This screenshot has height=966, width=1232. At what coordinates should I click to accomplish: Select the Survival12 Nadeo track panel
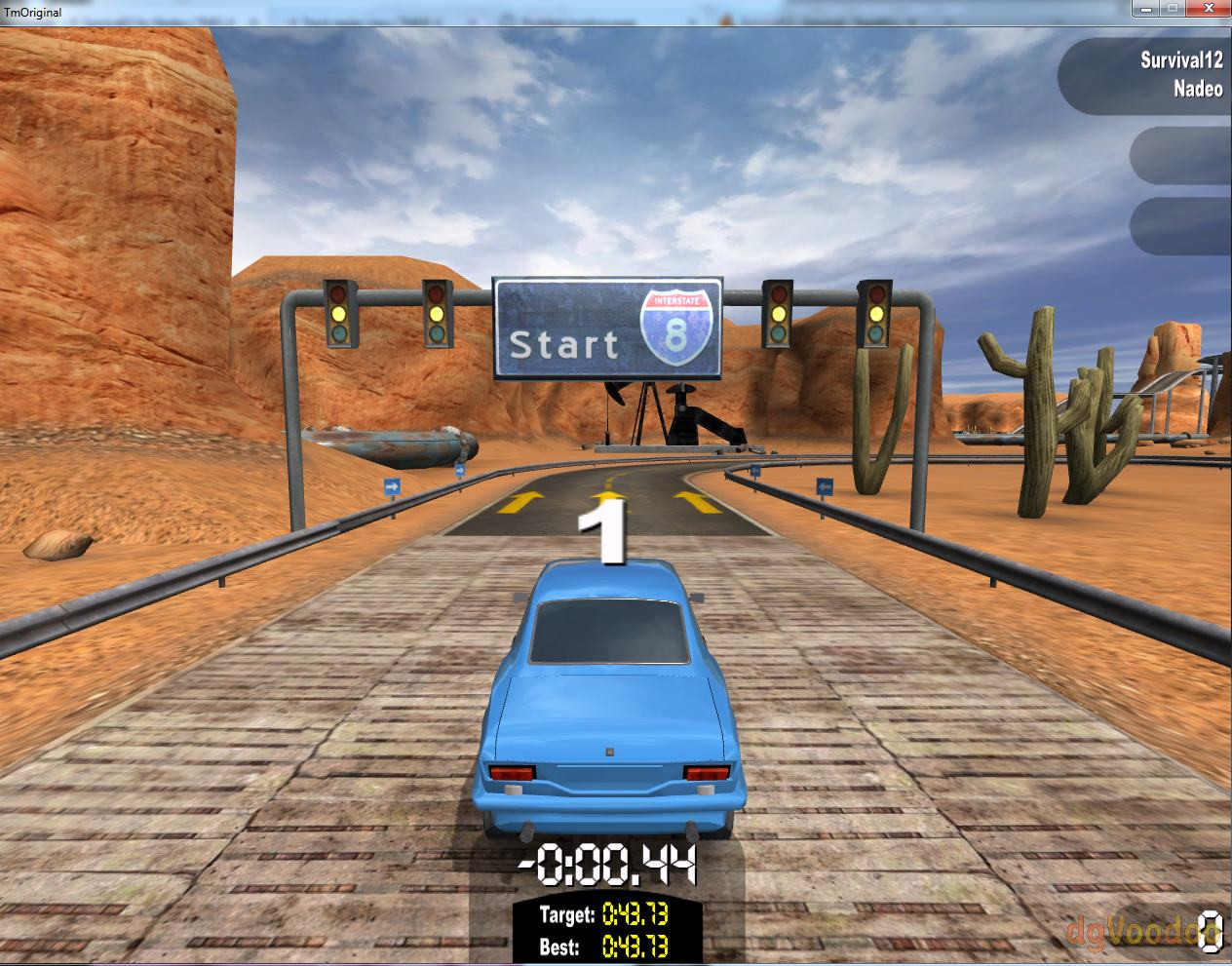(x=1146, y=75)
